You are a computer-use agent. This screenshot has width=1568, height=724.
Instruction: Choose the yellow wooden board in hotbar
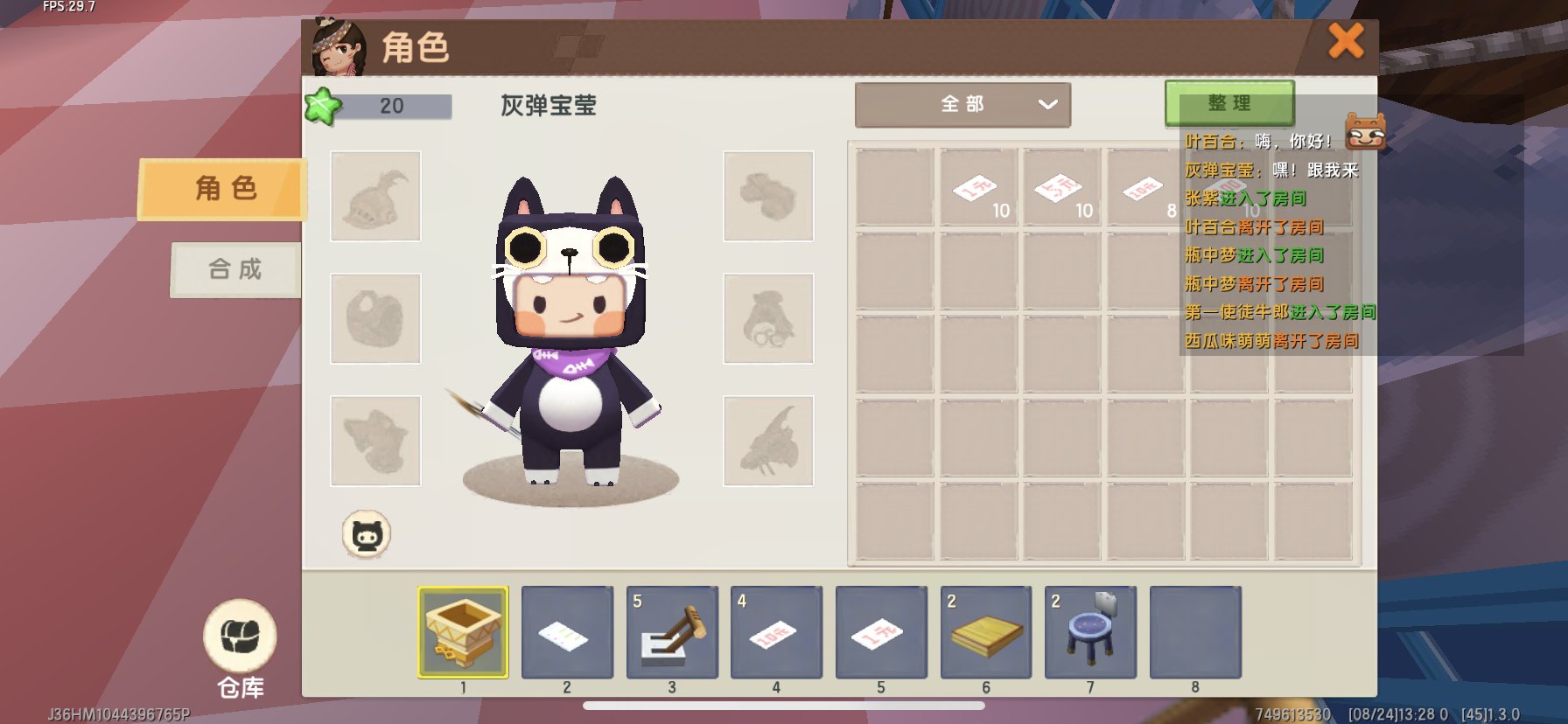click(986, 632)
